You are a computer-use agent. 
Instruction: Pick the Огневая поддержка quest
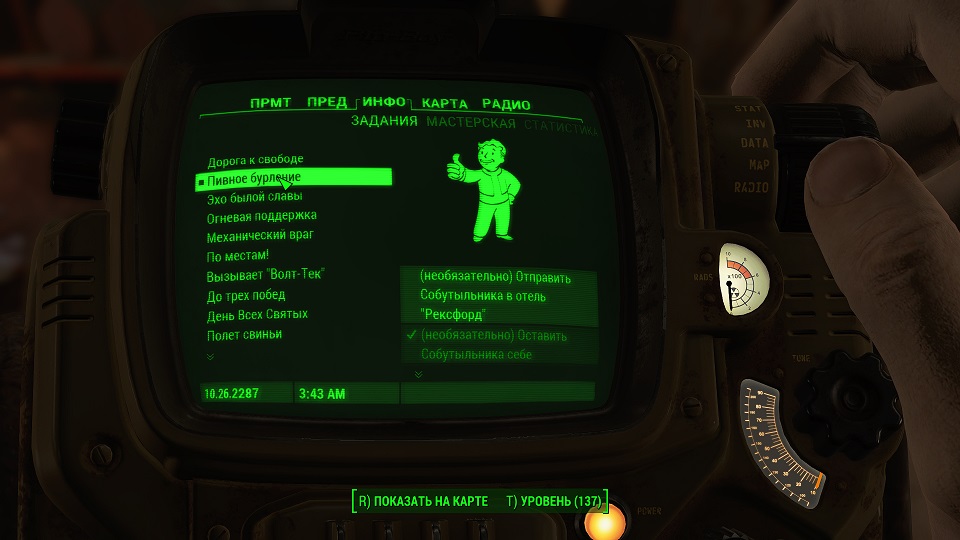click(261, 216)
